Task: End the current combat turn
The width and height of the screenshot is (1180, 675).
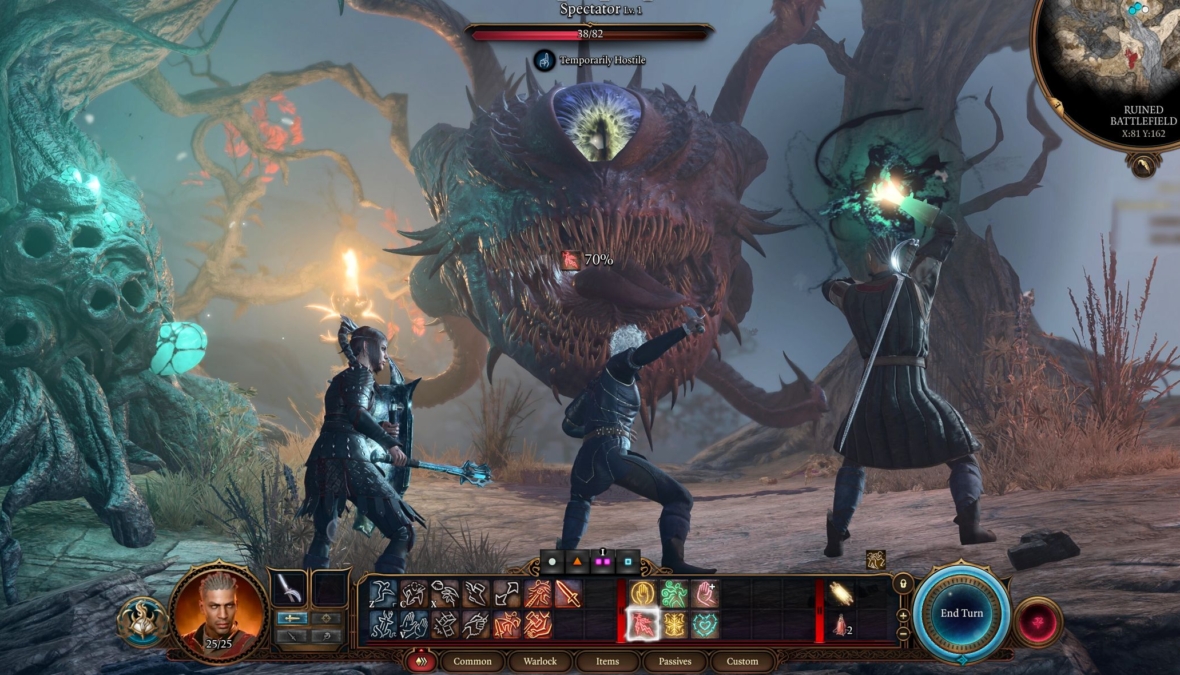Action: click(x=962, y=613)
